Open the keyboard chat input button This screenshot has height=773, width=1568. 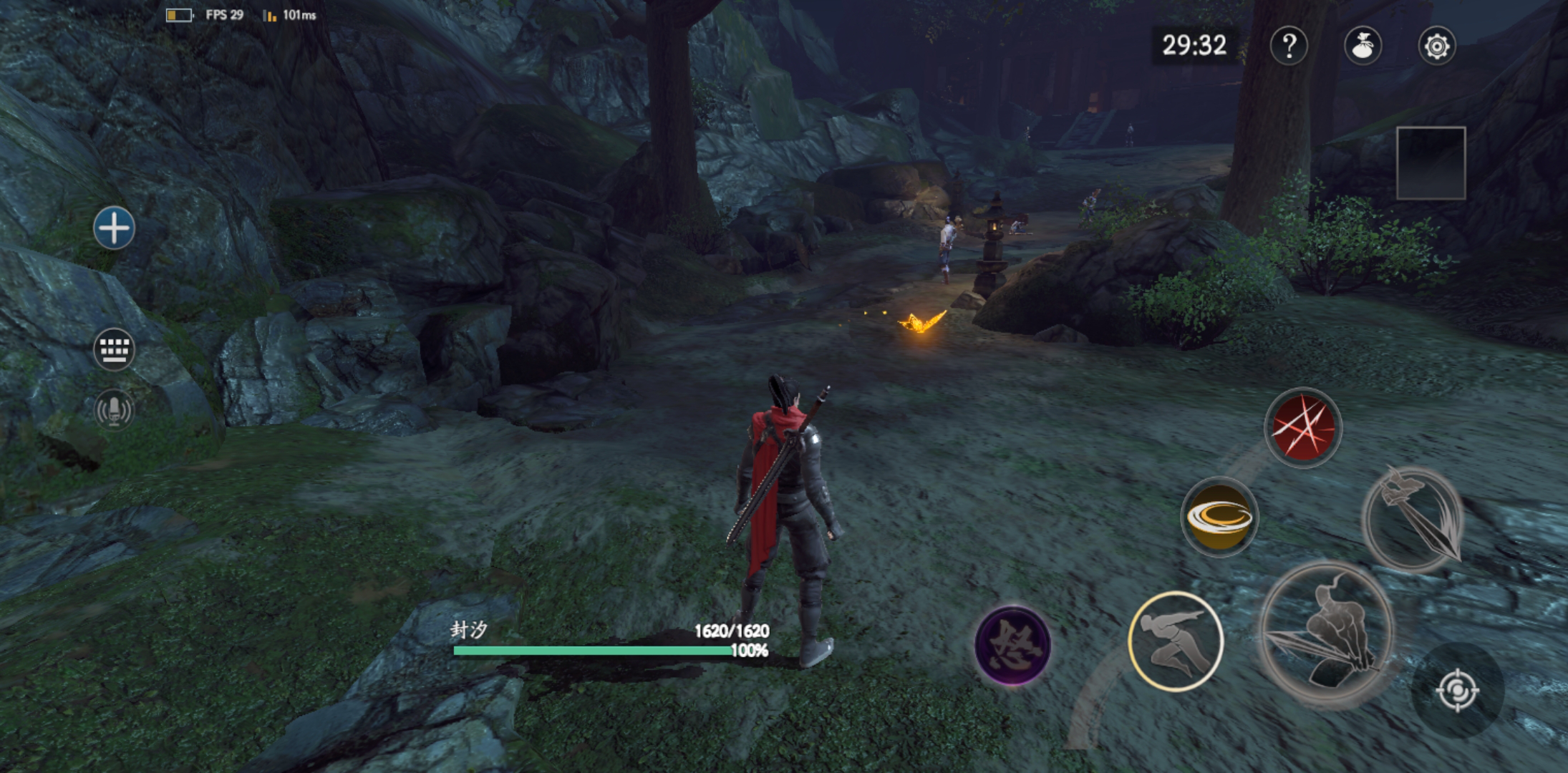coord(114,349)
